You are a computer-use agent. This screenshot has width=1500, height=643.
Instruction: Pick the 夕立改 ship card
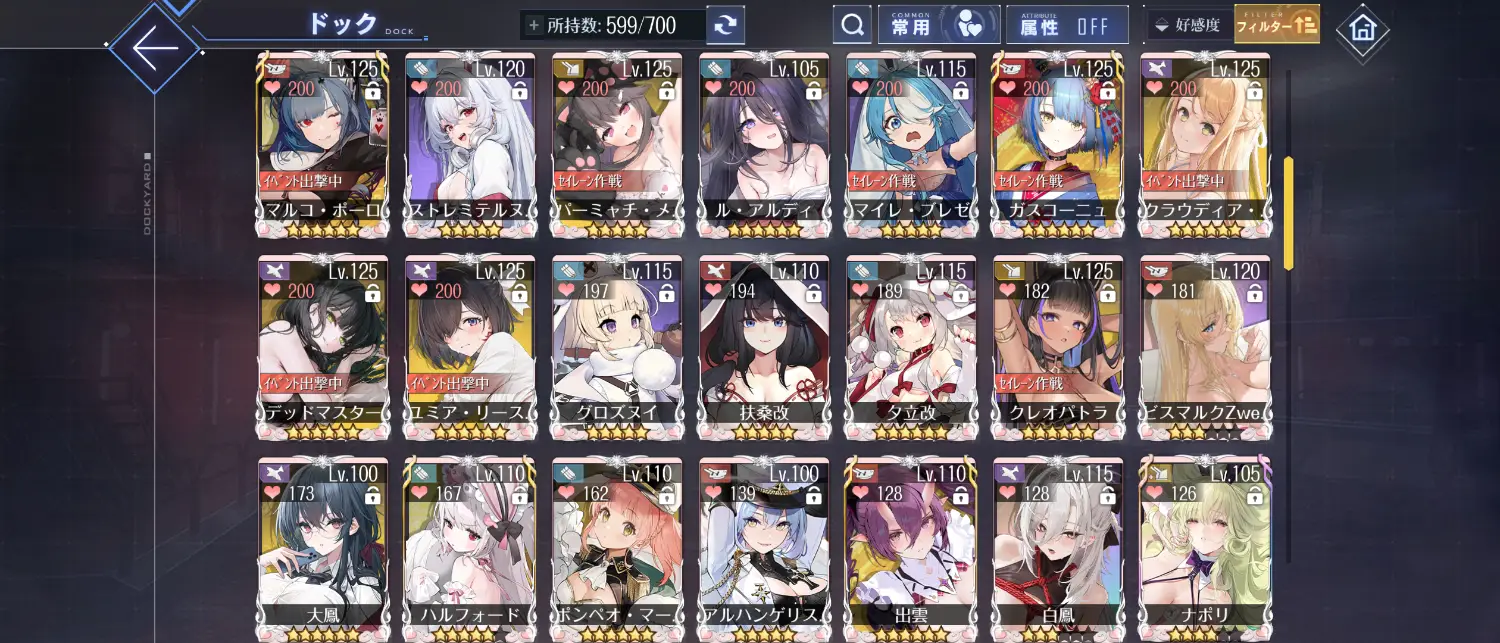click(911, 347)
